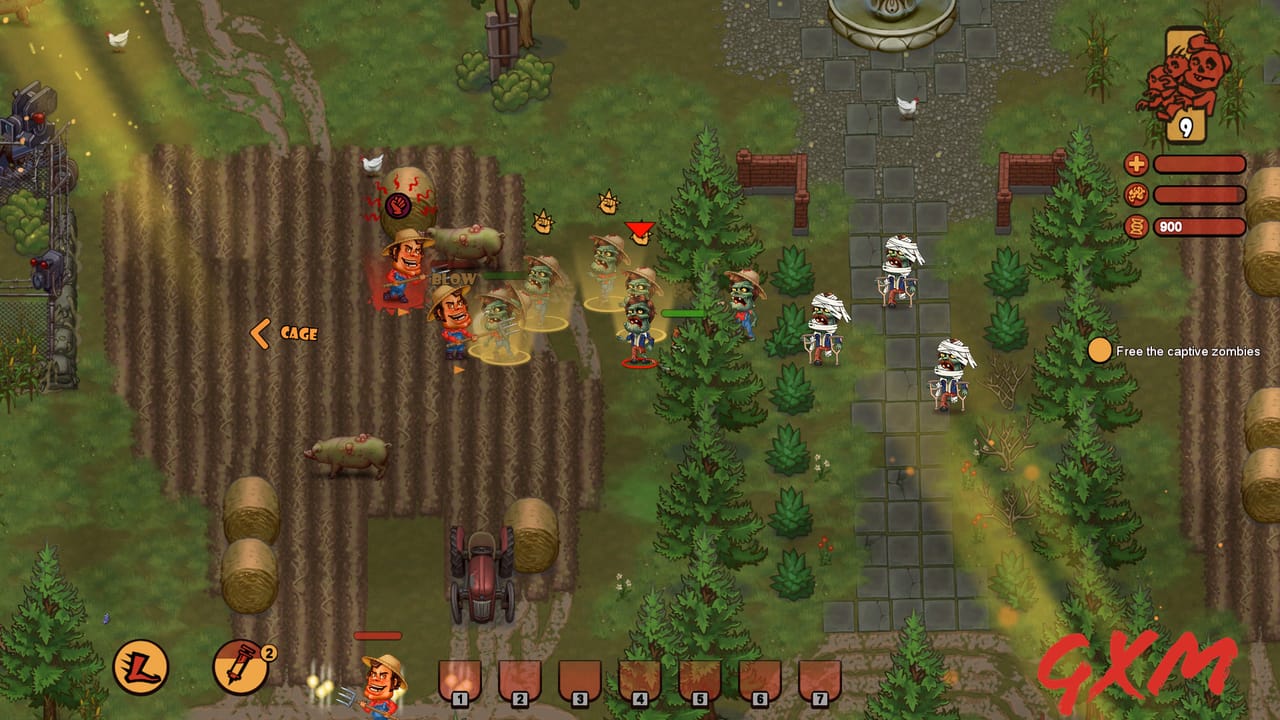Click the red arrow target marker
Image resolution: width=1280 pixels, height=720 pixels.
pyautogui.click(x=637, y=228)
